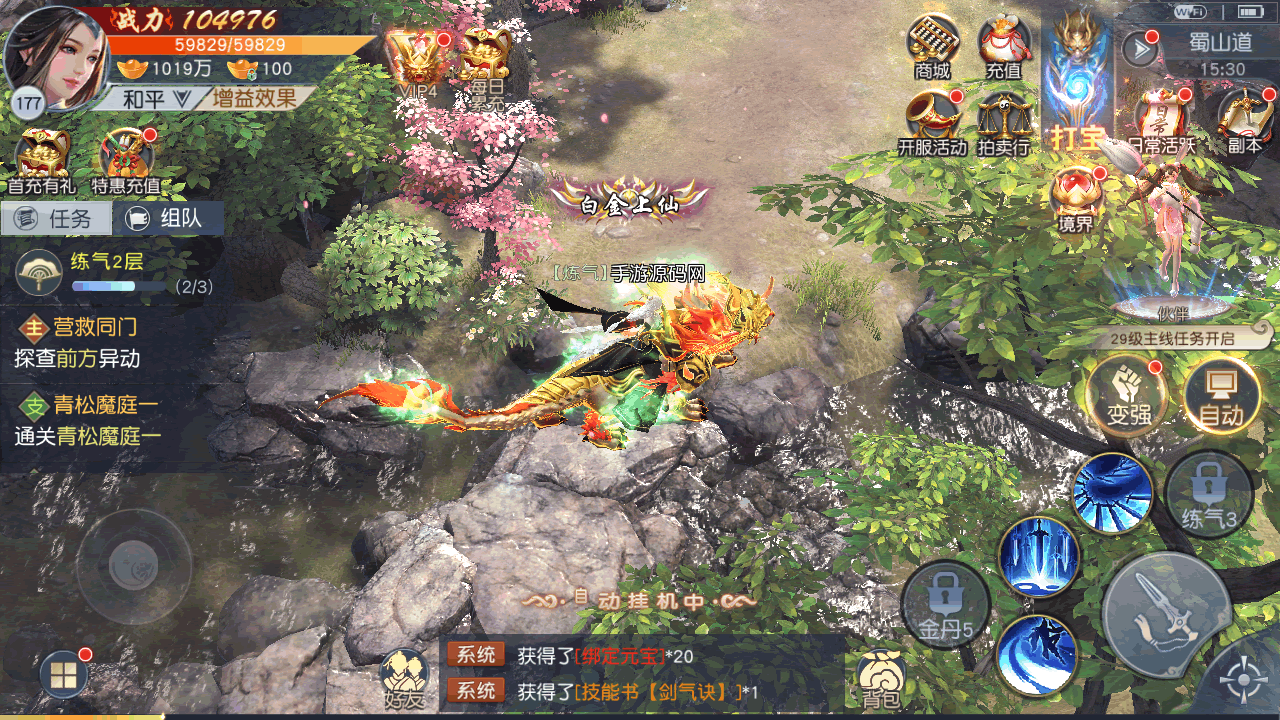Open the 拍卖行 auction house
The width and height of the screenshot is (1280, 720).
1003,122
